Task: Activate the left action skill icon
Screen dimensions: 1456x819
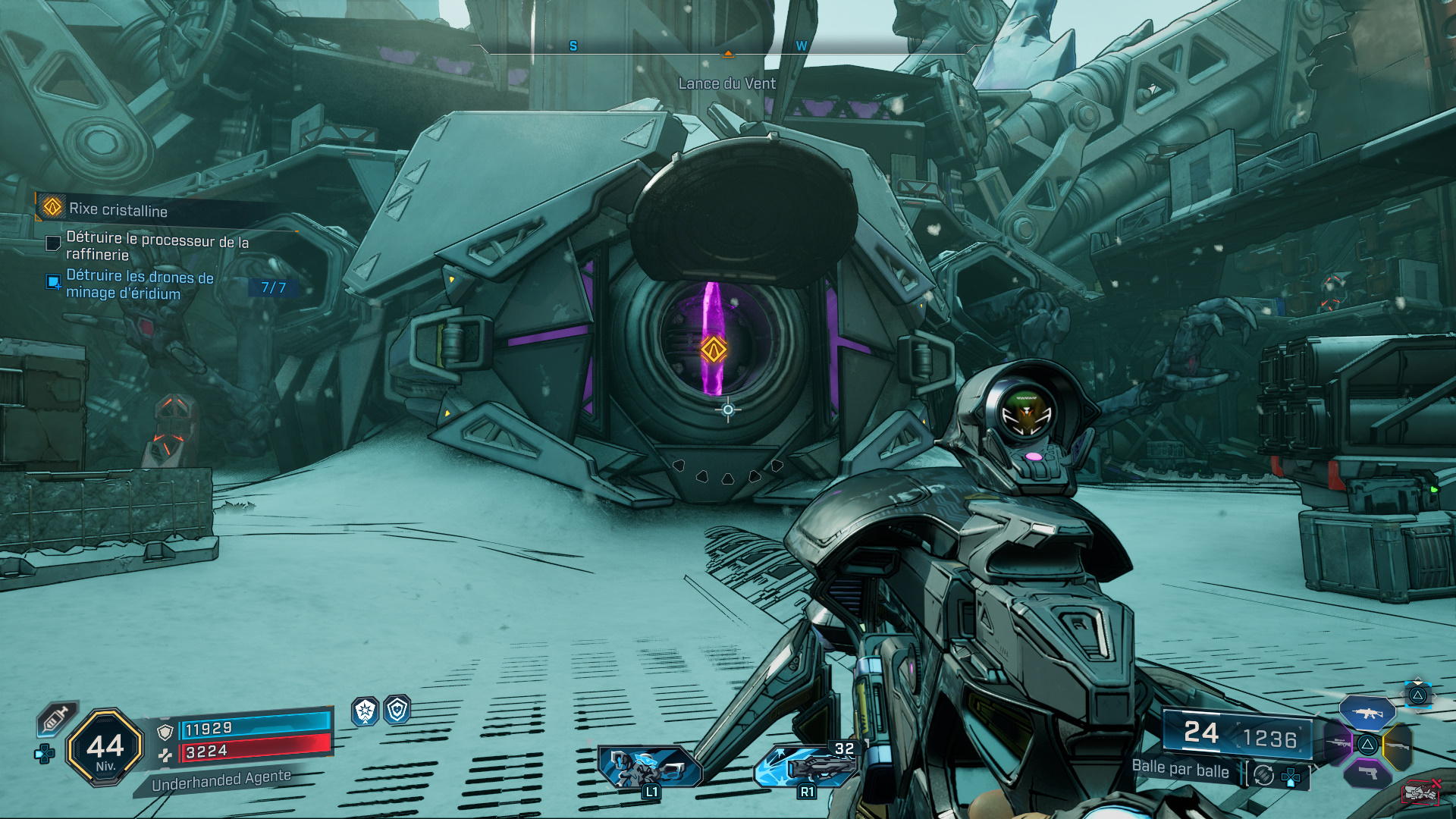Action: pos(649,767)
